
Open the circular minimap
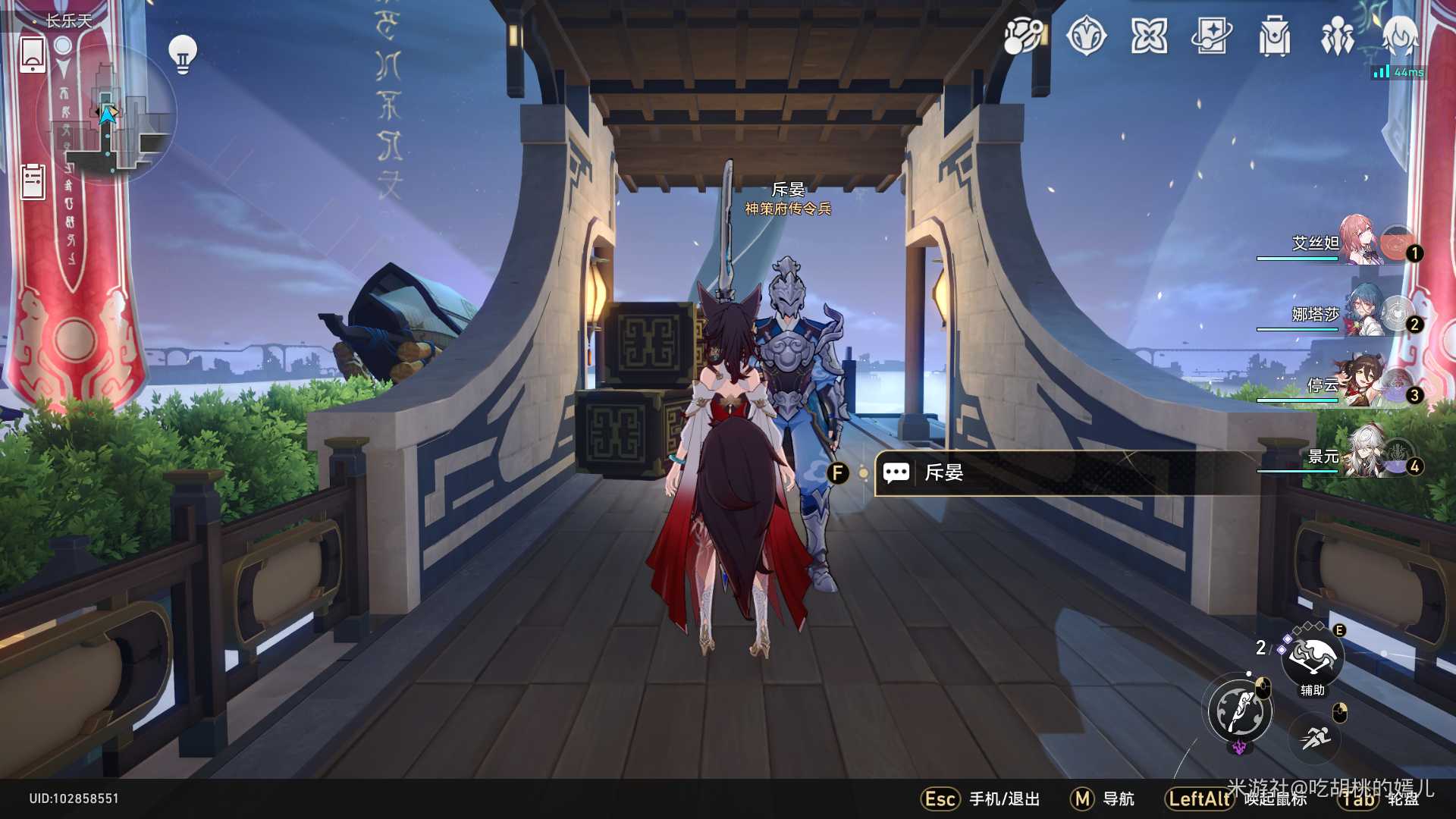click(x=108, y=114)
